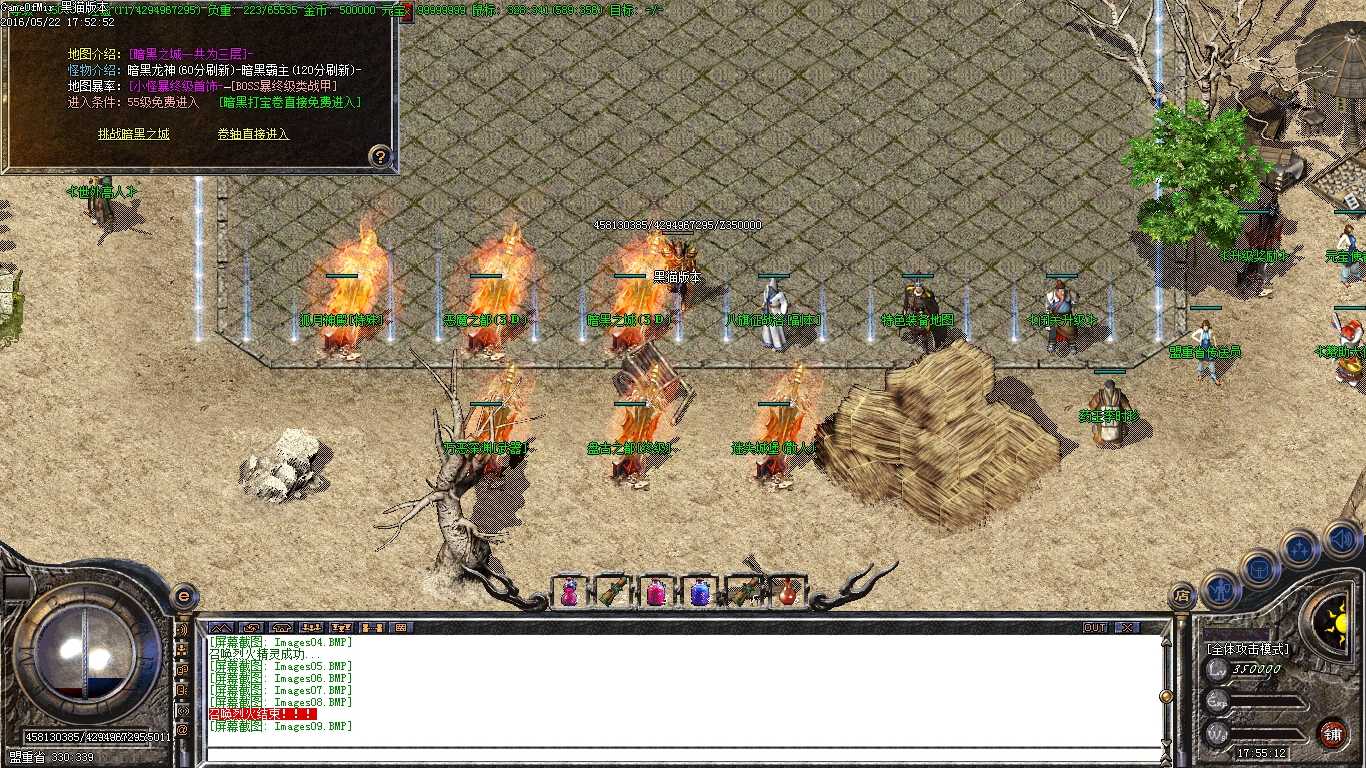Open the inventory chest icon in bottom-right cluster
Viewport: 1366px width, 768px height.
click(1259, 570)
